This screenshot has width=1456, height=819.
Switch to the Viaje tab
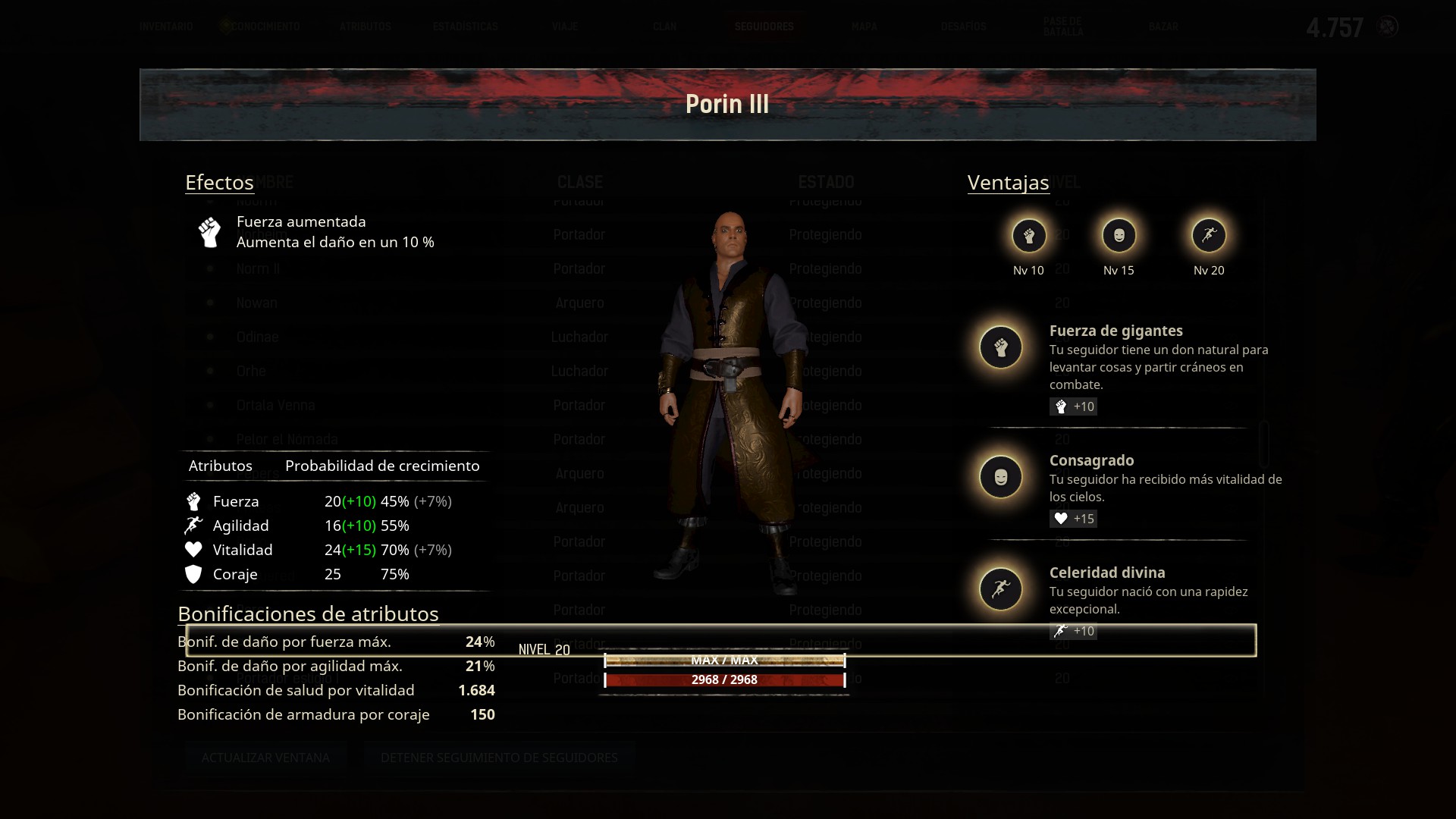565,27
